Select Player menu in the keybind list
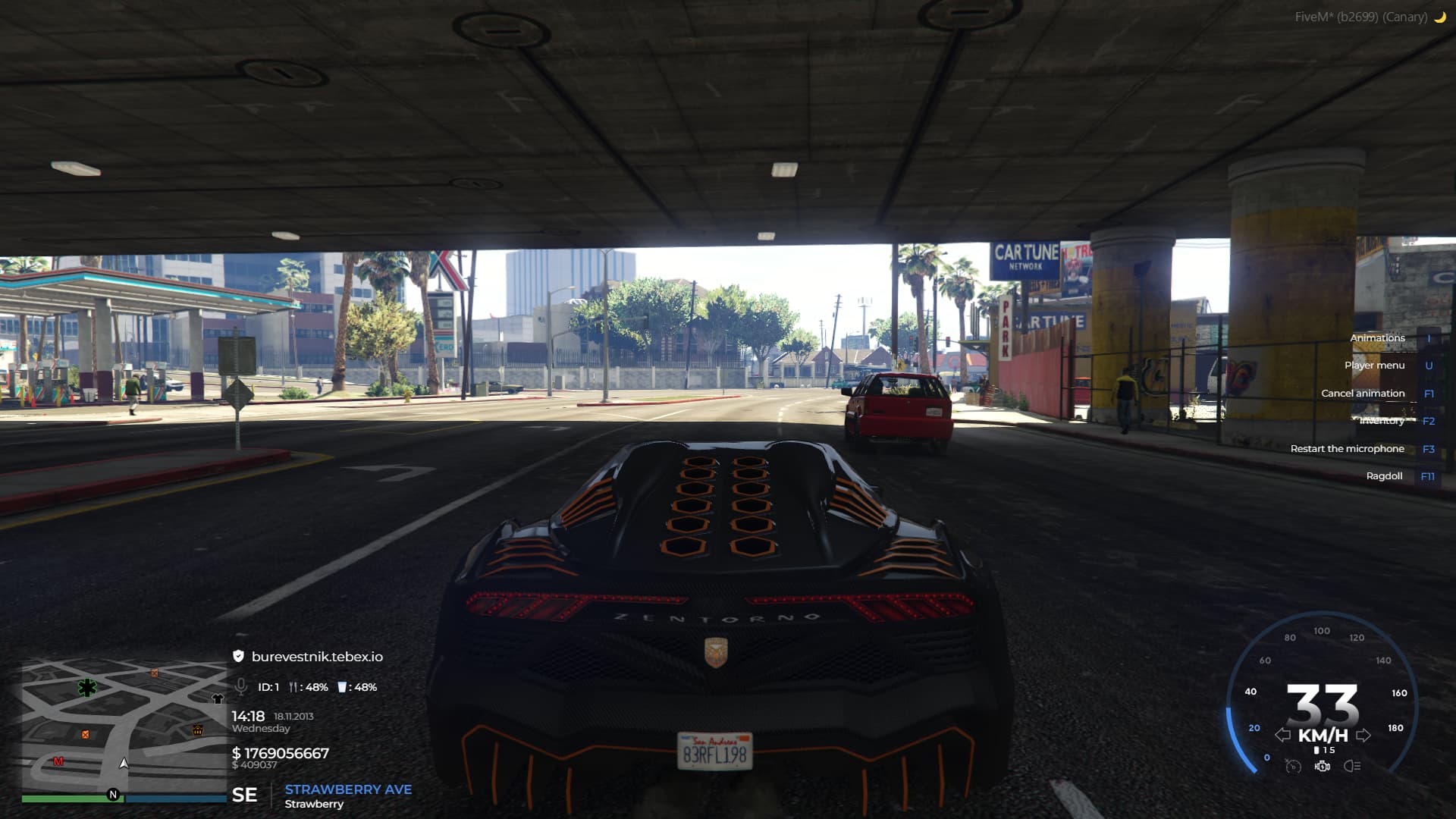 coord(1374,365)
